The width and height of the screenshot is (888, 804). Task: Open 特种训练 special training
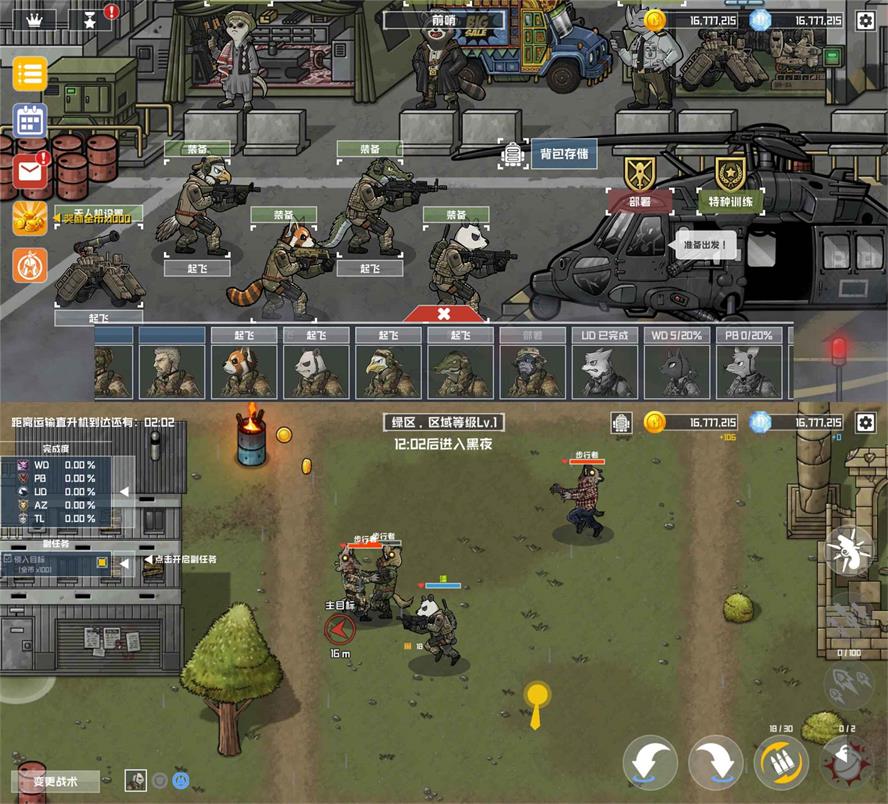[x=729, y=200]
